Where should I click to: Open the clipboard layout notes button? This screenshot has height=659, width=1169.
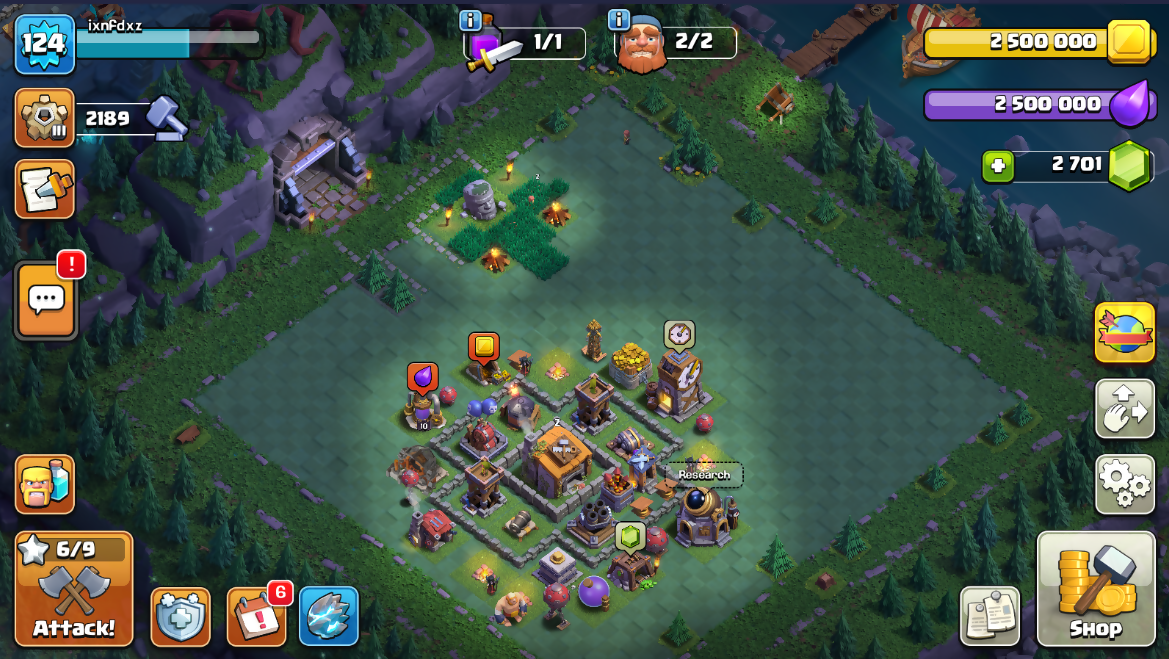click(990, 616)
